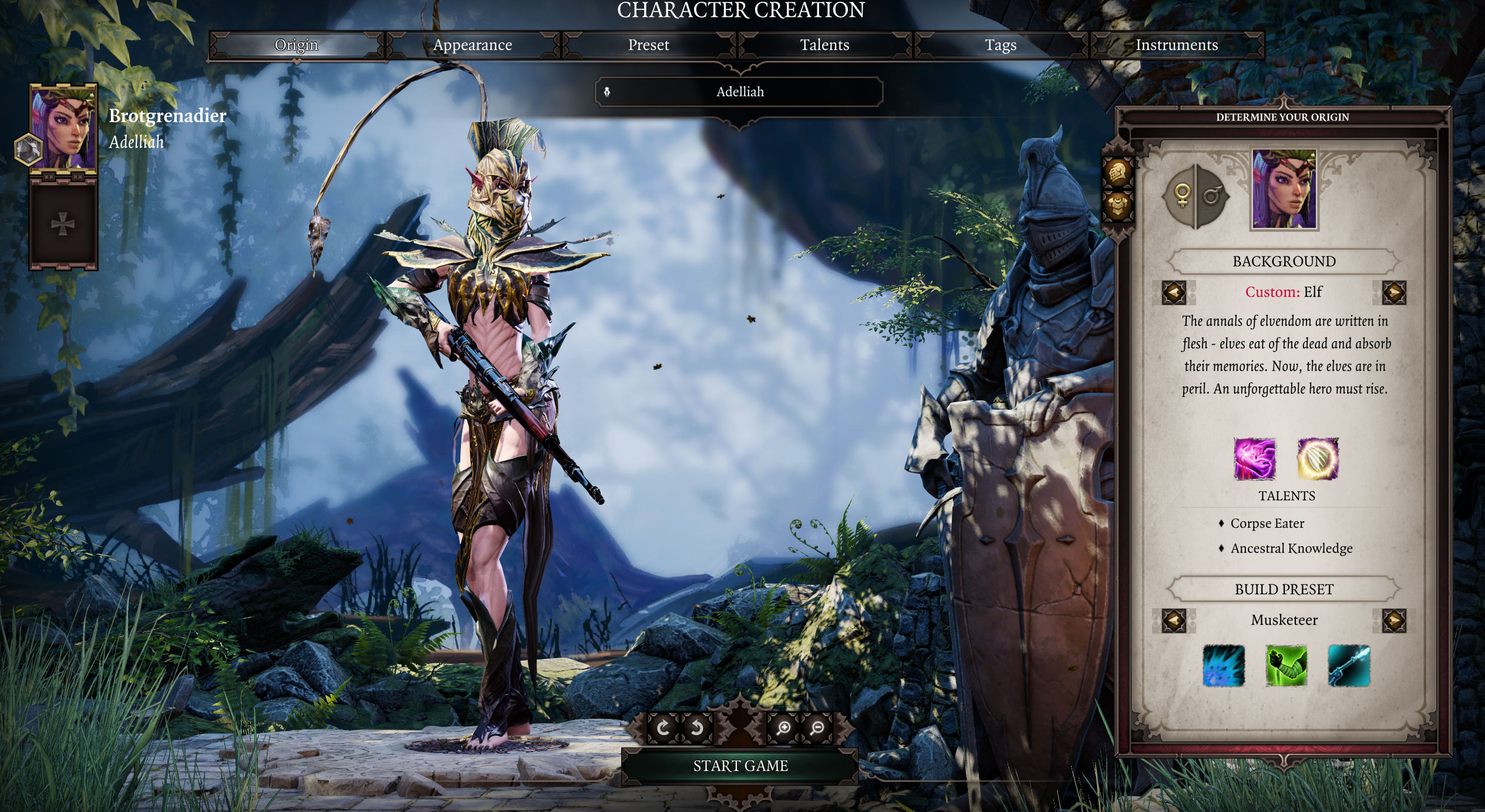Rotate the character clockwise
Viewport: 1485px width, 812px height.
click(663, 729)
